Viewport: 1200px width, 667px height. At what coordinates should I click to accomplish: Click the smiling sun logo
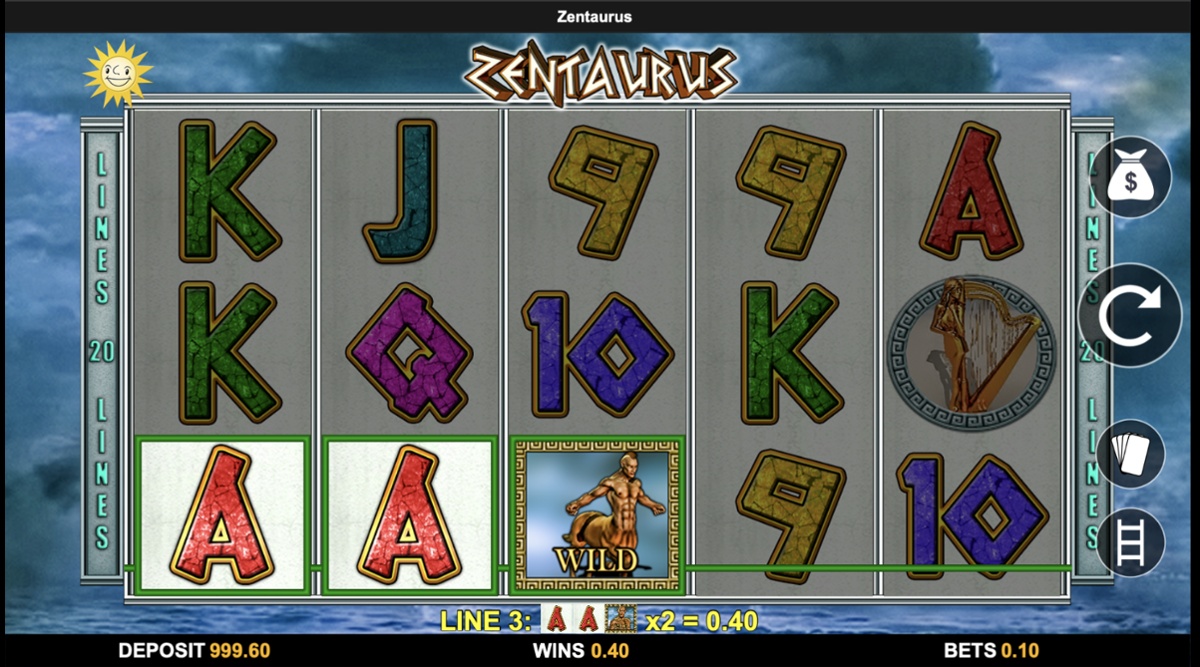(x=118, y=73)
